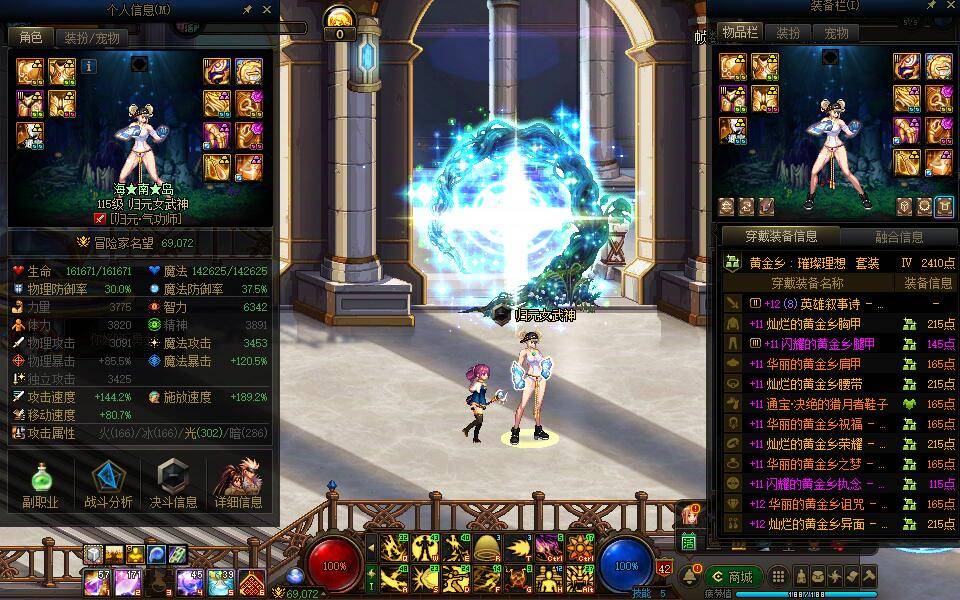Screen dimensions: 960x600
Task: Open the 副职业 sub-profession menu
Action: tap(40, 485)
